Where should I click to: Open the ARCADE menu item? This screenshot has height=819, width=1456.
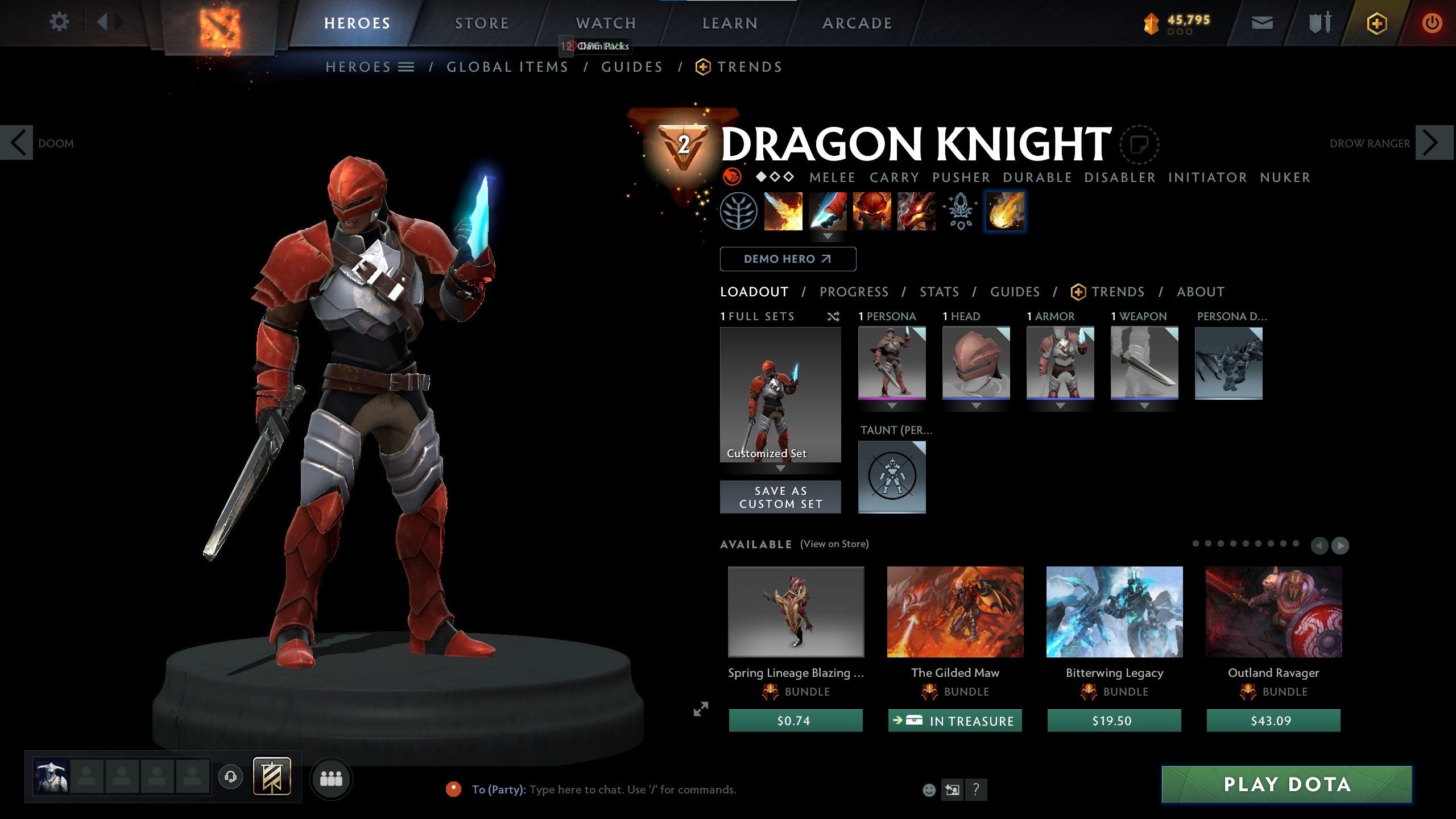click(858, 23)
